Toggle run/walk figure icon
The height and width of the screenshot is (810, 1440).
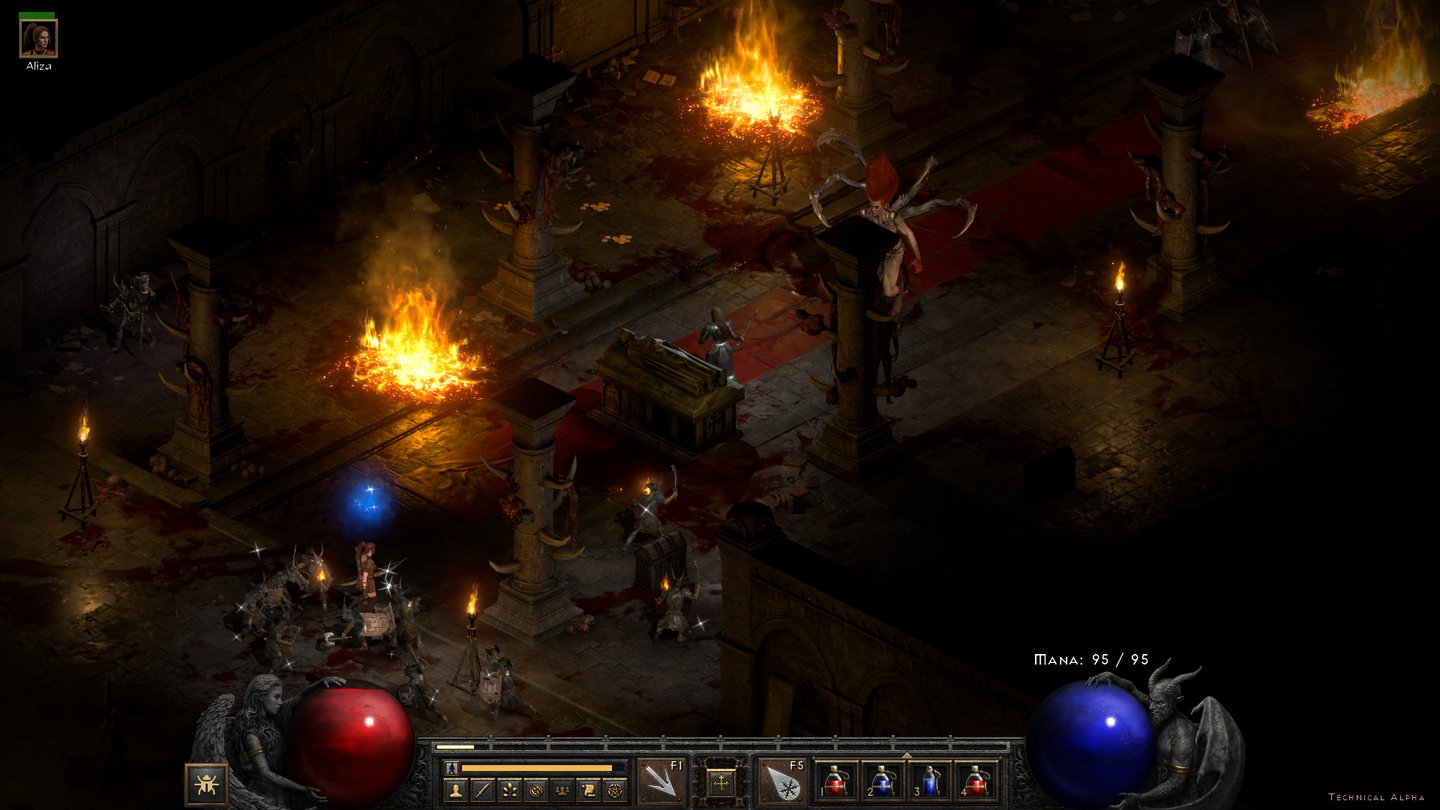click(x=452, y=767)
